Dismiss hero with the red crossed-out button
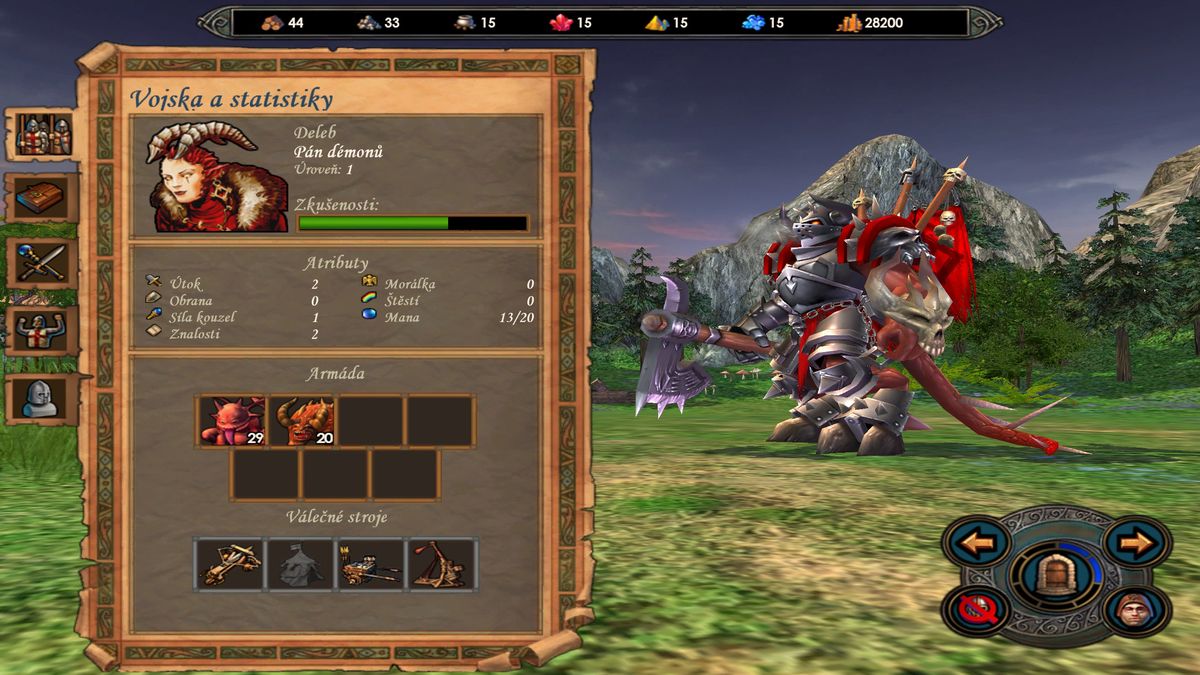 click(x=974, y=610)
